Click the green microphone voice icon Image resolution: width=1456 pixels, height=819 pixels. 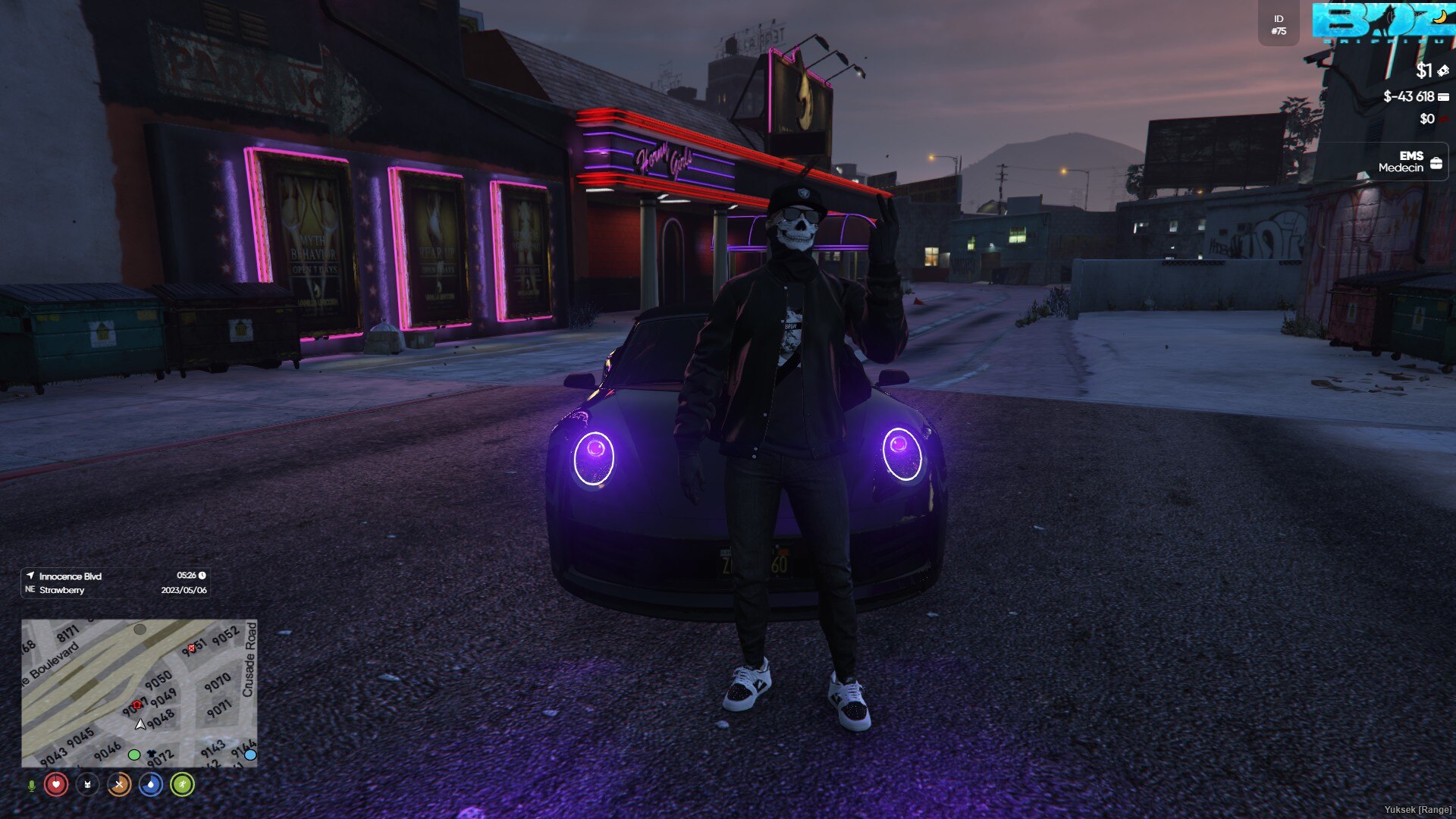click(31, 785)
